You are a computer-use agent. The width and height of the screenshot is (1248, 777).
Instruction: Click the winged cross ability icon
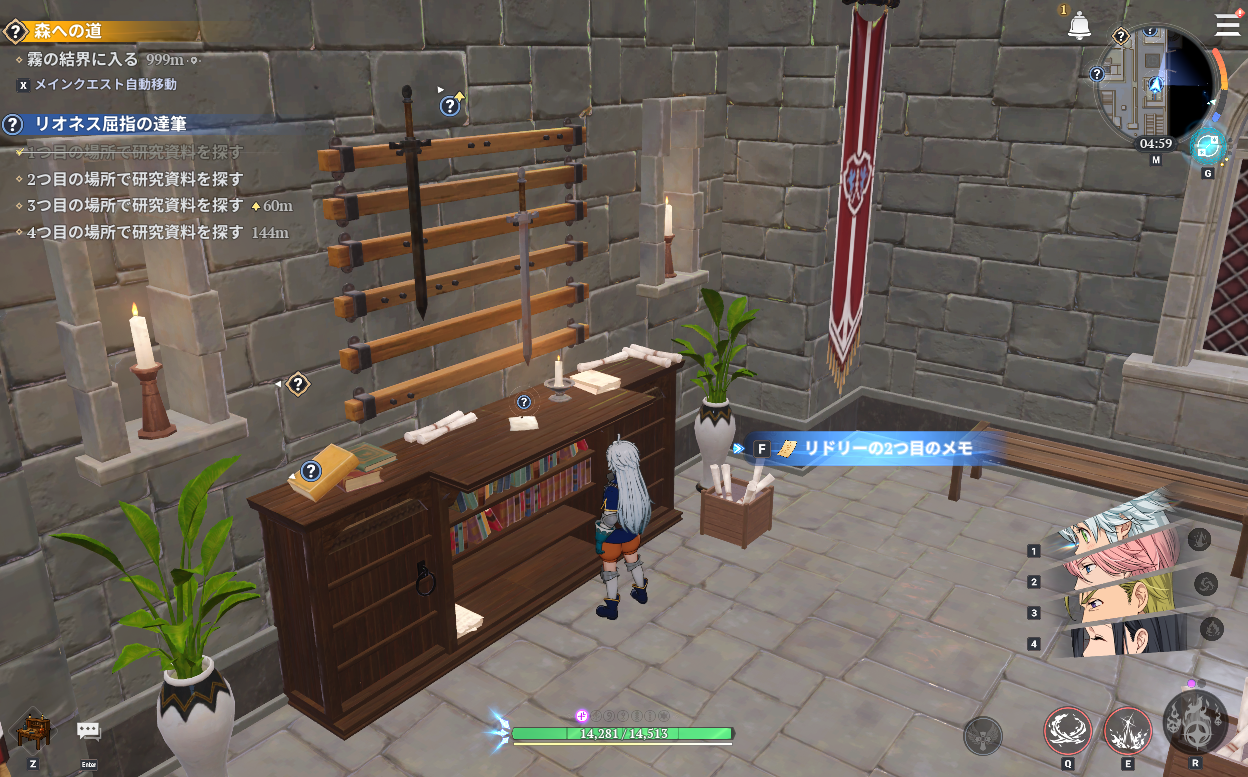click(x=982, y=736)
